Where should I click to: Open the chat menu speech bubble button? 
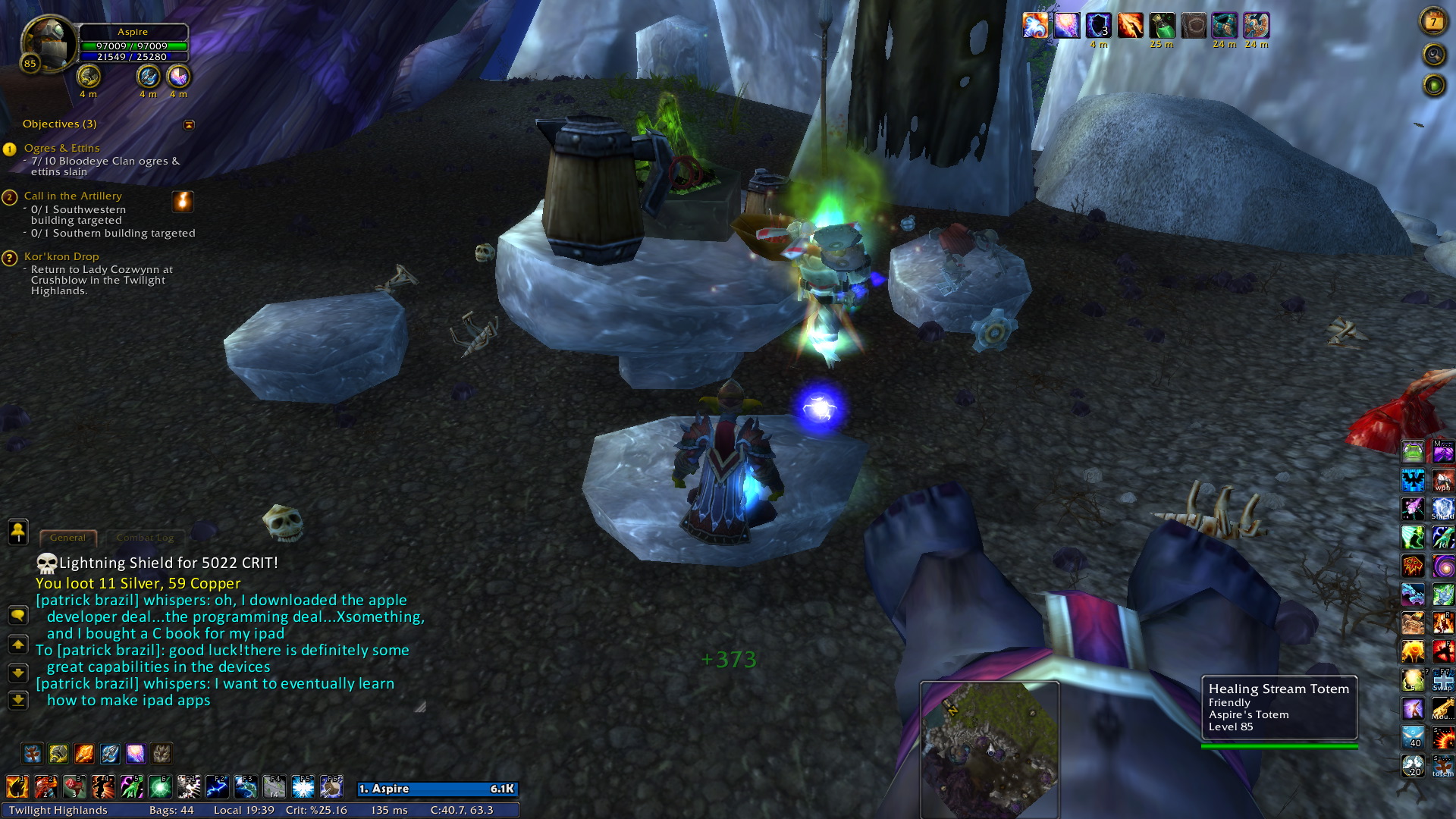coord(17,615)
